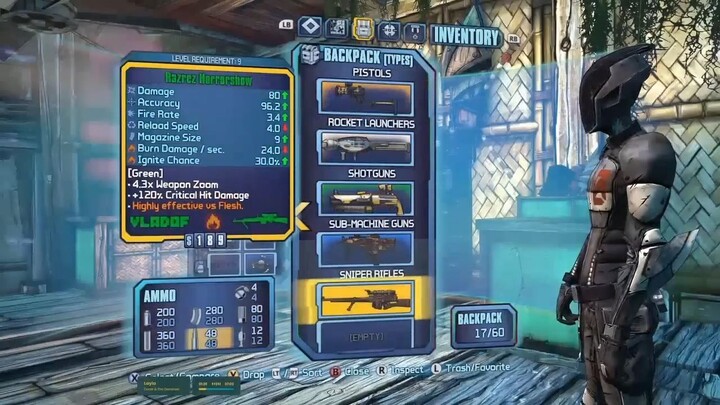Select the highlighted Sniper Rifles weapon
Viewport: 720px width, 405px height.
pyautogui.click(x=365, y=297)
